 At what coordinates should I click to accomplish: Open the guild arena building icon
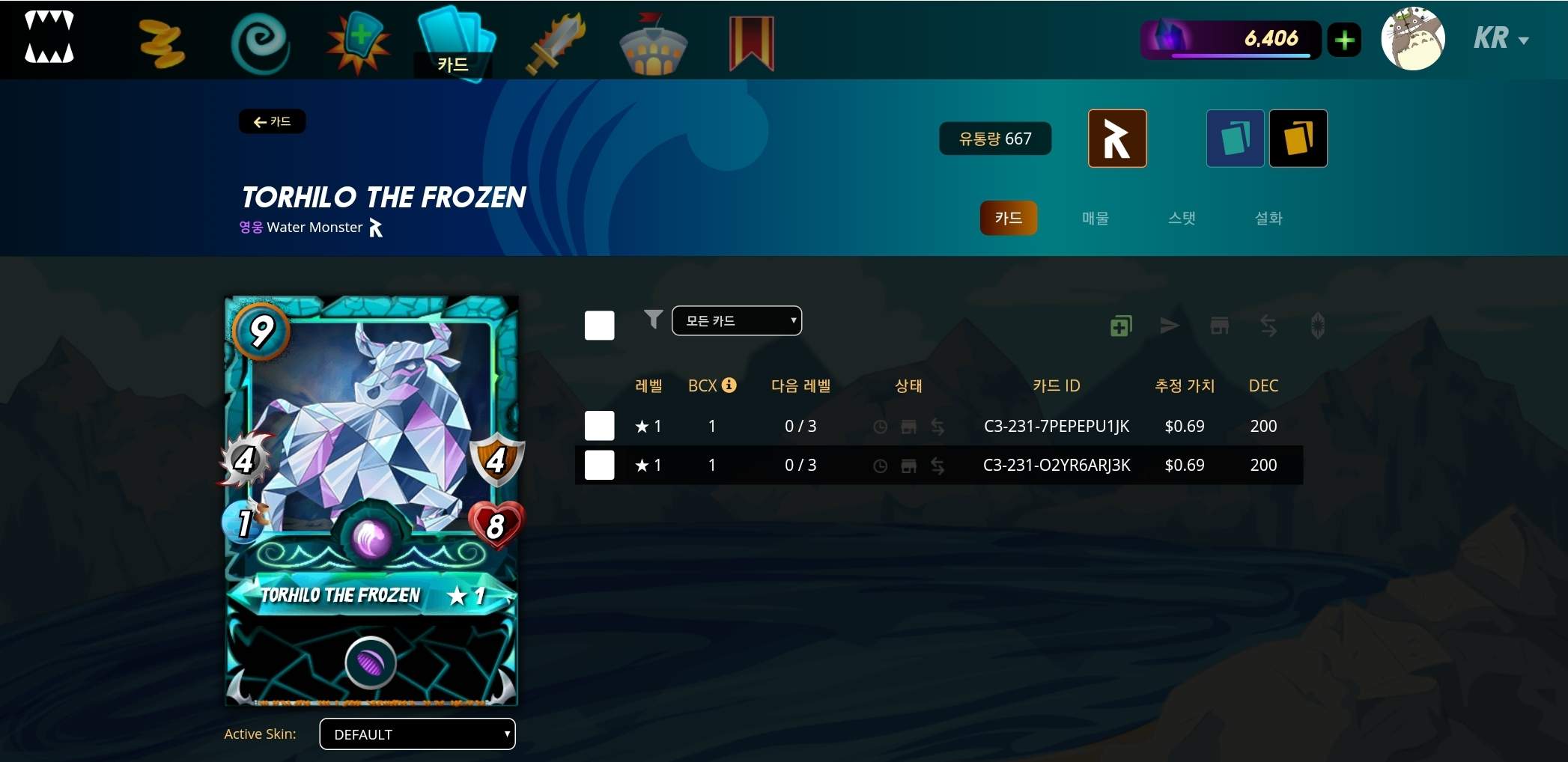[x=653, y=41]
